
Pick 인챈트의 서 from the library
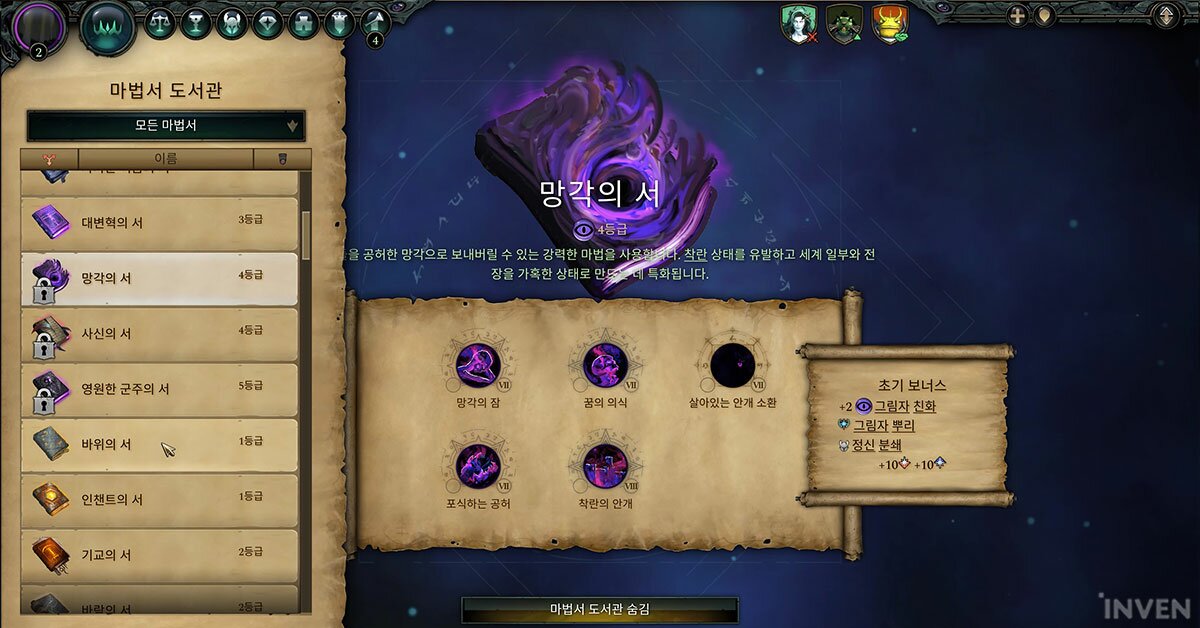click(x=160, y=499)
